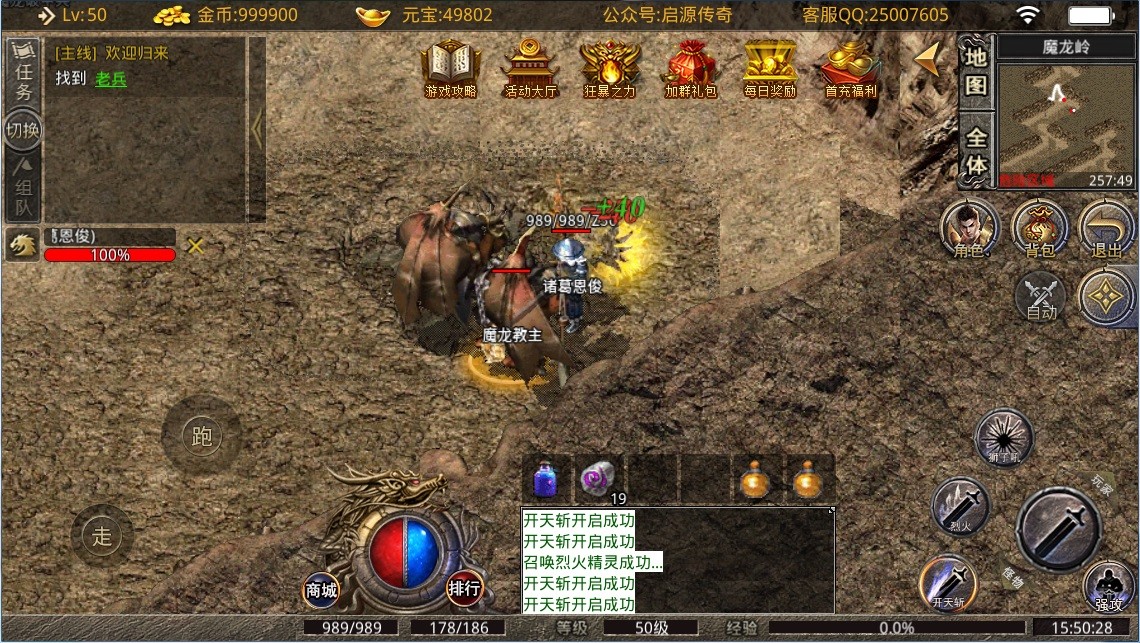Claim the 加群礼包 gift pack
Screen dimensions: 1140x643
(690, 68)
